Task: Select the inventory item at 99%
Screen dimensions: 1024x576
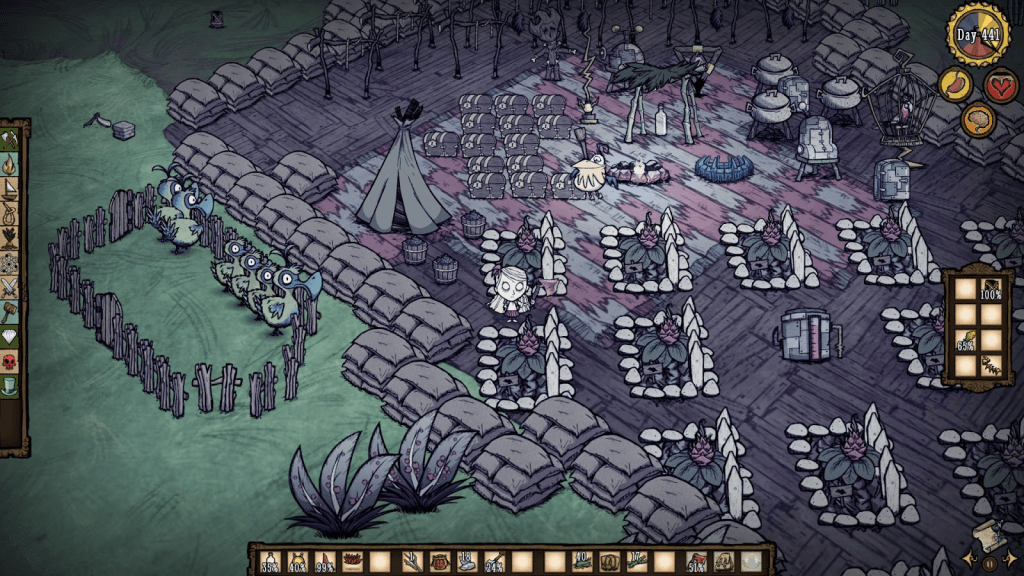Action: [325, 563]
